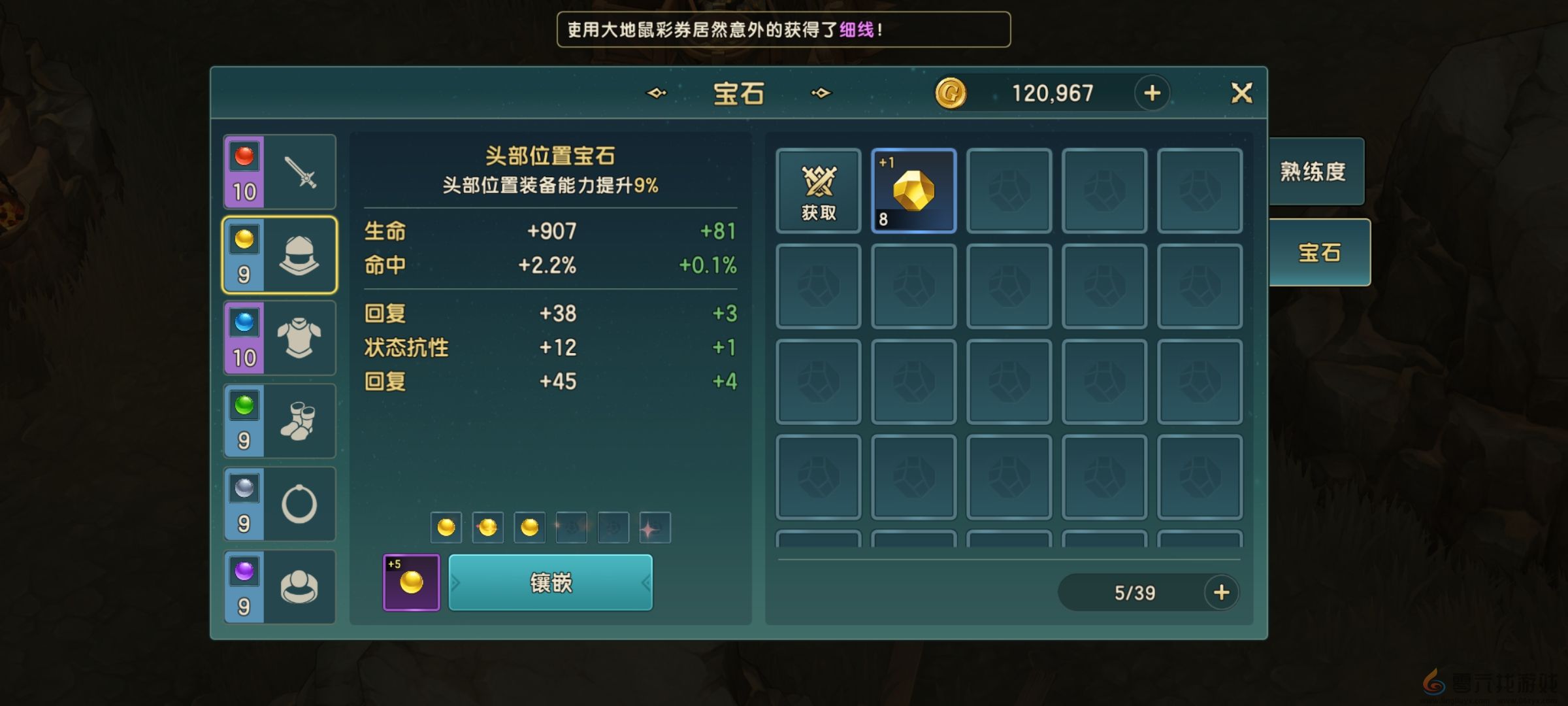The width and height of the screenshot is (1568, 706).
Task: Select the first socketed yellow gem
Action: (x=445, y=527)
